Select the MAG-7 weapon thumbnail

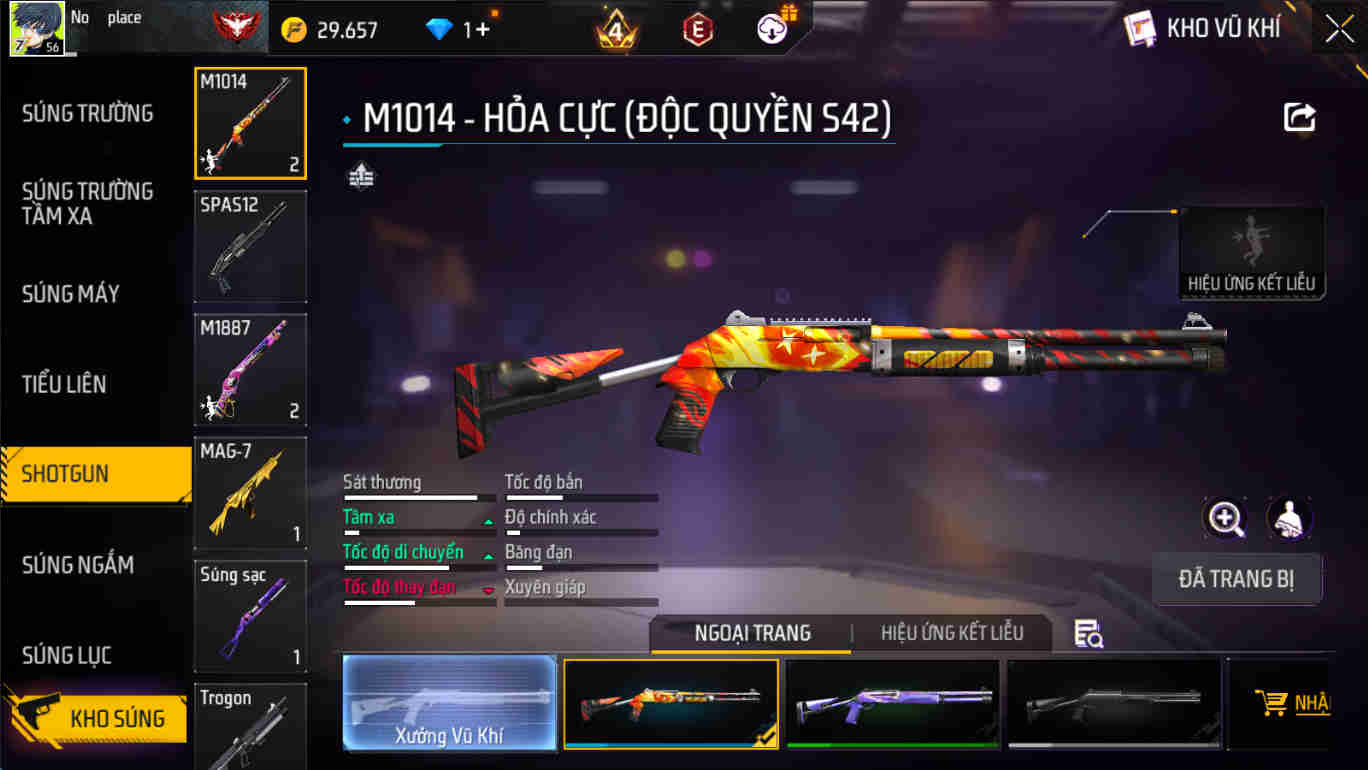(250, 493)
